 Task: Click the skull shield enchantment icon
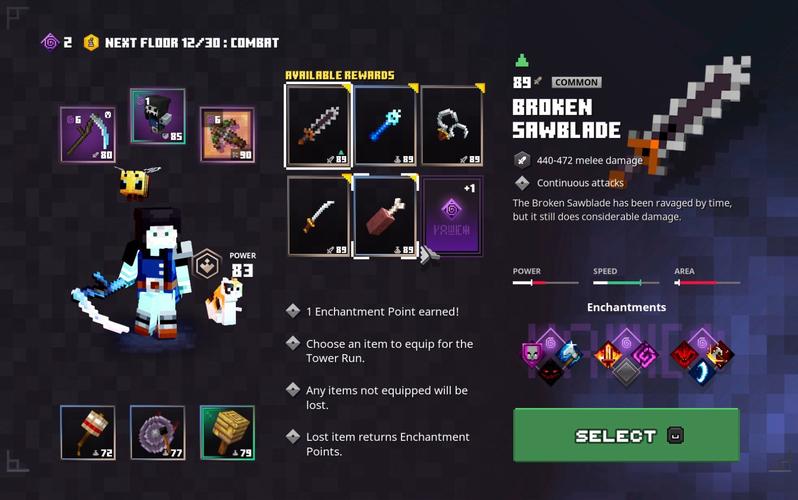532,354
